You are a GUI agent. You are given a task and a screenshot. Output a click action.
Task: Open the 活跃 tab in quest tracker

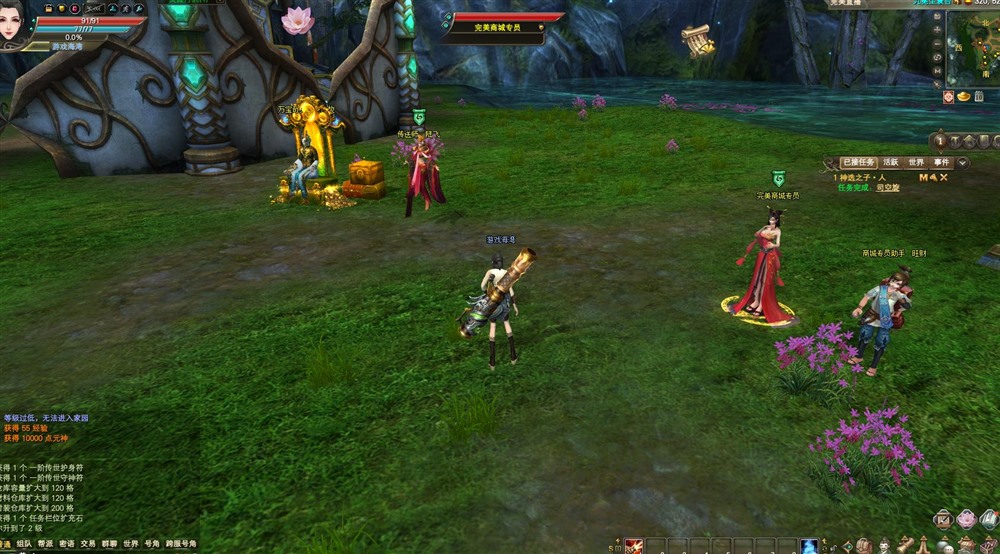890,163
